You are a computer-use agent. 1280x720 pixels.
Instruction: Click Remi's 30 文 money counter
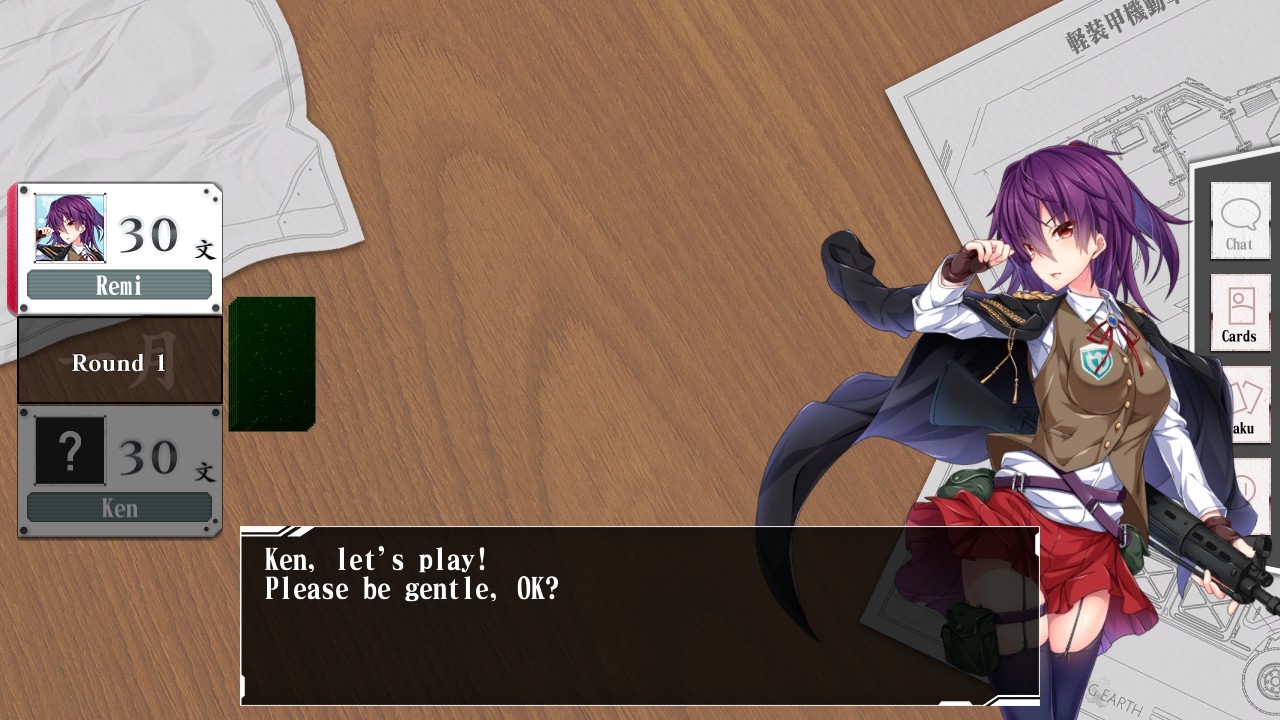pos(165,238)
